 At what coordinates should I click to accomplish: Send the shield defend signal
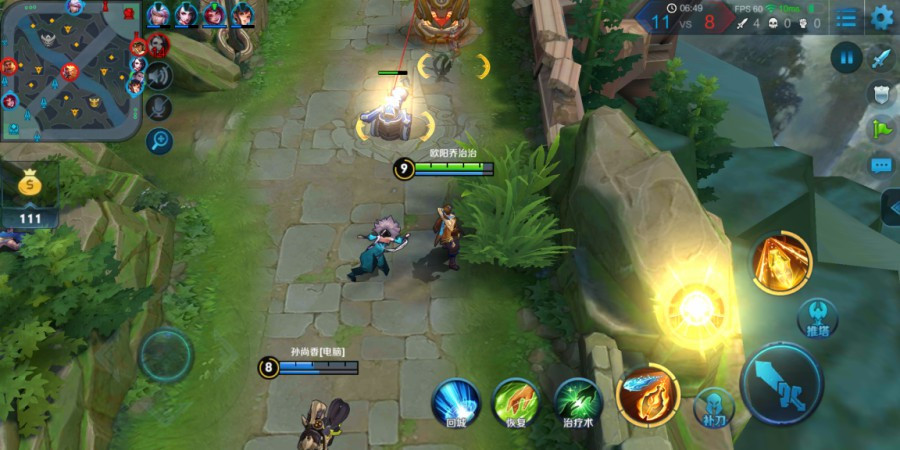(881, 93)
